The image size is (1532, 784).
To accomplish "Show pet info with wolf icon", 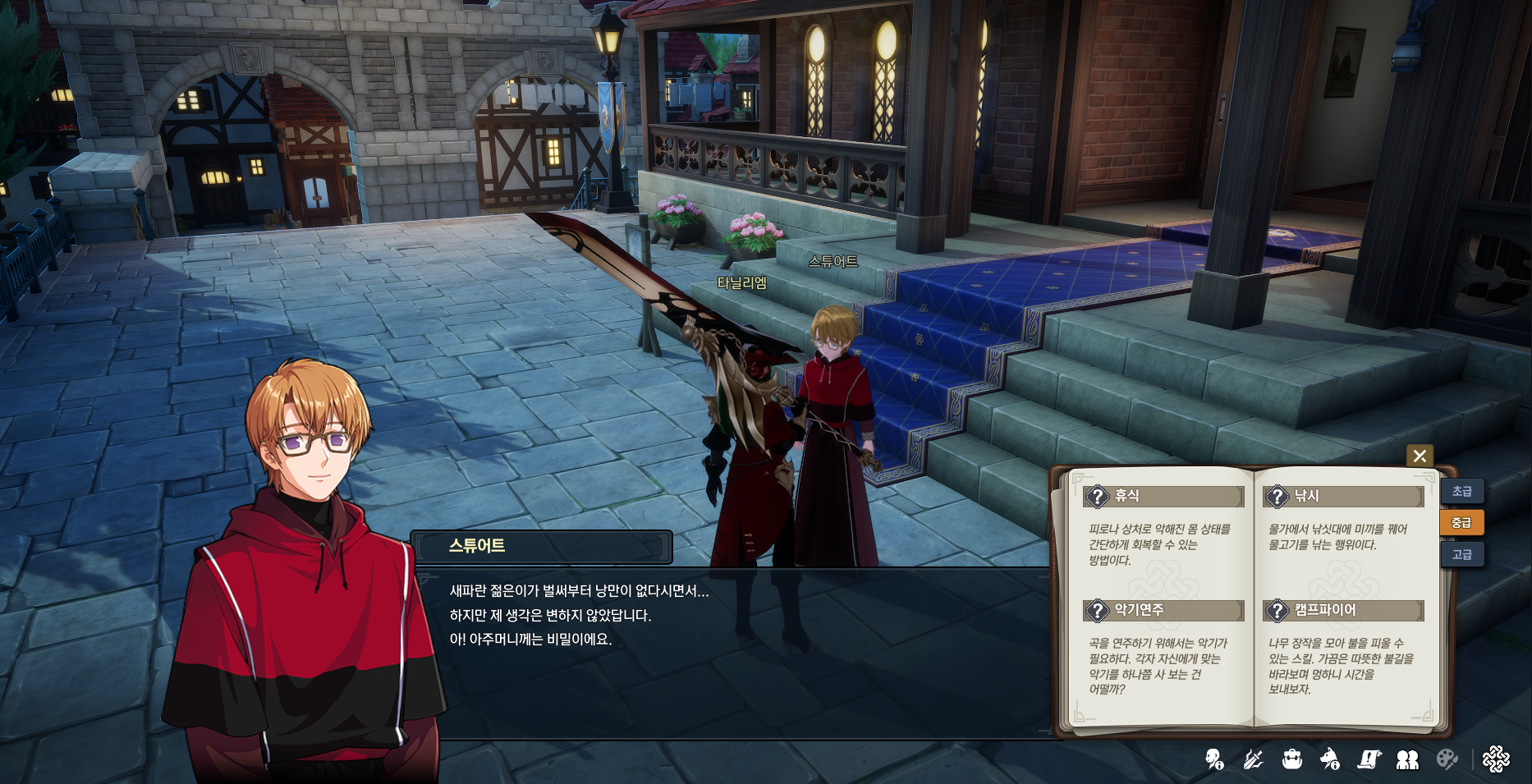I will pyautogui.click(x=1330, y=759).
